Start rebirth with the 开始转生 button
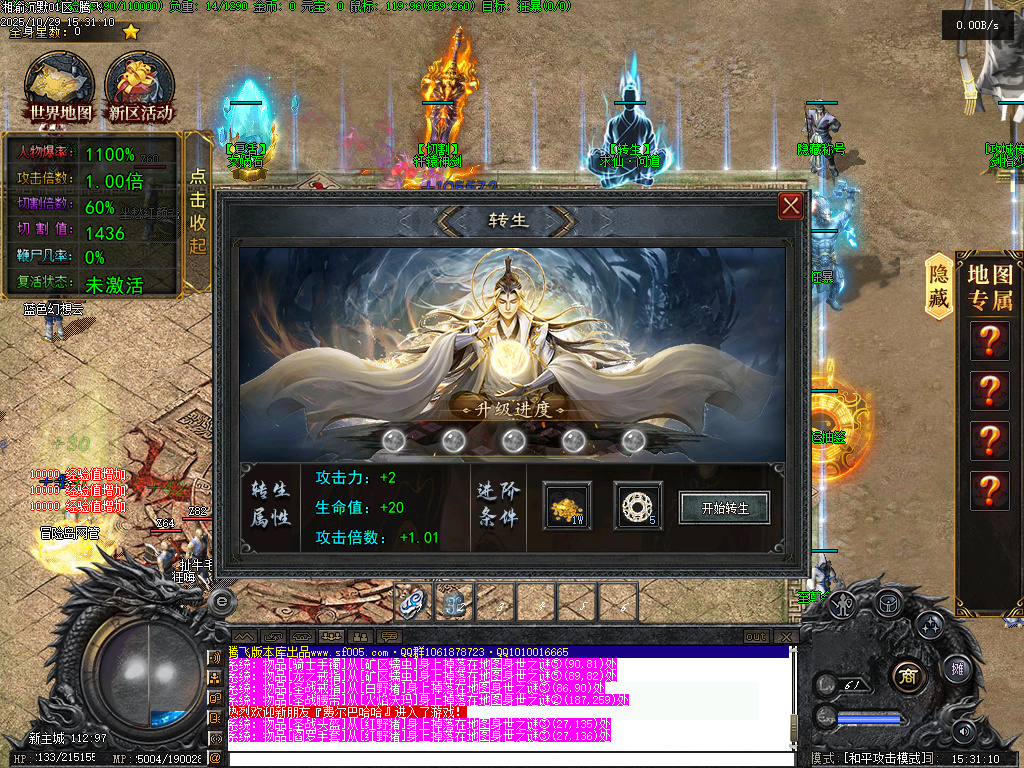 coord(725,507)
